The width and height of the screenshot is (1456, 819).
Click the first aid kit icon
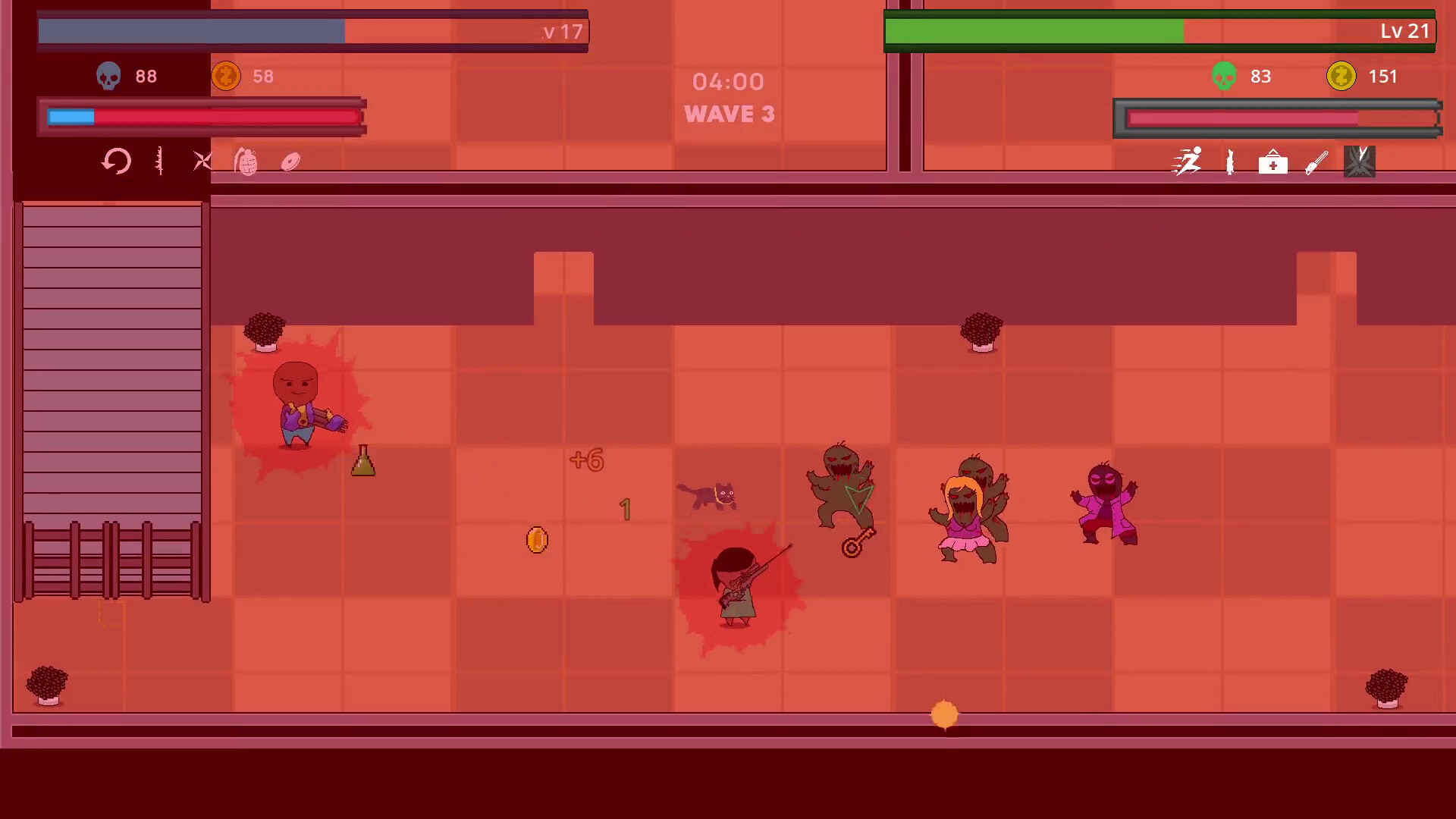point(1272,162)
